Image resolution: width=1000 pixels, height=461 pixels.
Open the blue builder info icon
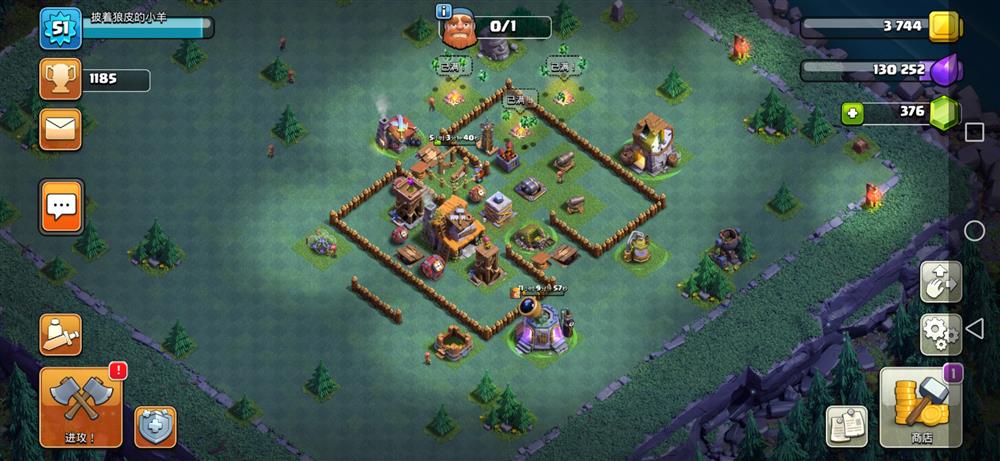[443, 11]
